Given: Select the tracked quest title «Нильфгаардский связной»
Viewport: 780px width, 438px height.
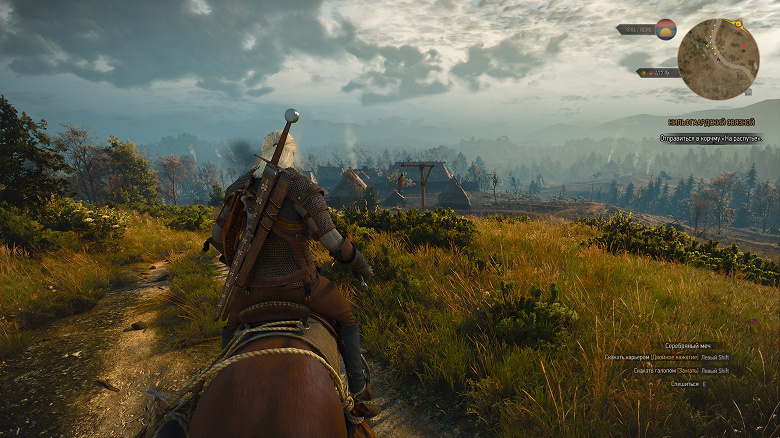Looking at the screenshot, I should pyautogui.click(x=711, y=122).
